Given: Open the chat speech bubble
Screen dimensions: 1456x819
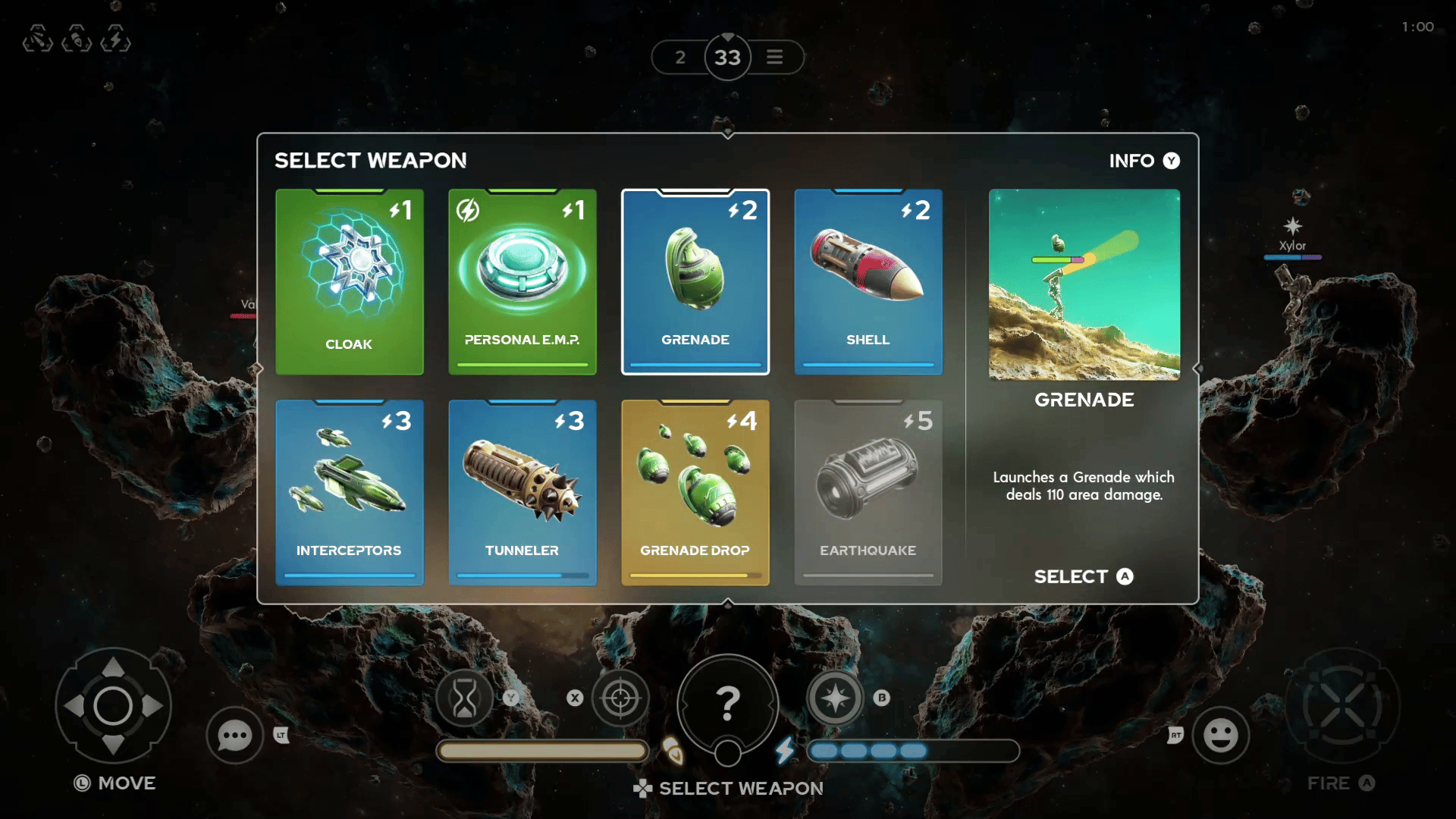Looking at the screenshot, I should (234, 735).
